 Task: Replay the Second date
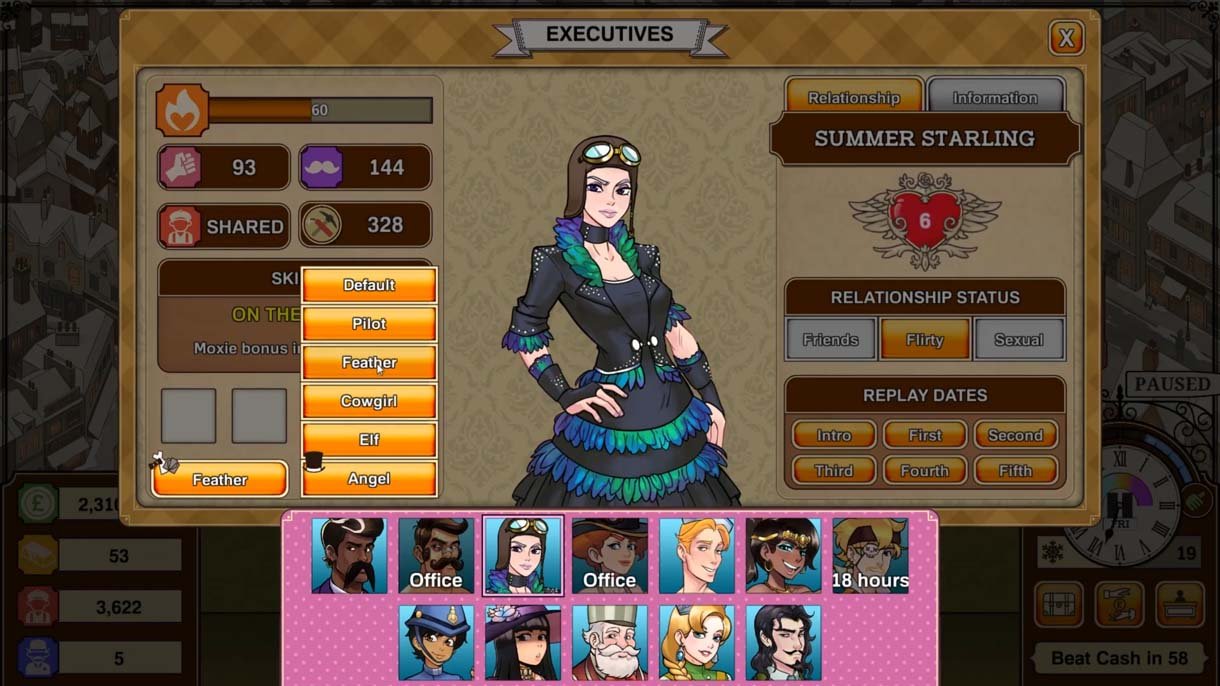pos(1015,435)
